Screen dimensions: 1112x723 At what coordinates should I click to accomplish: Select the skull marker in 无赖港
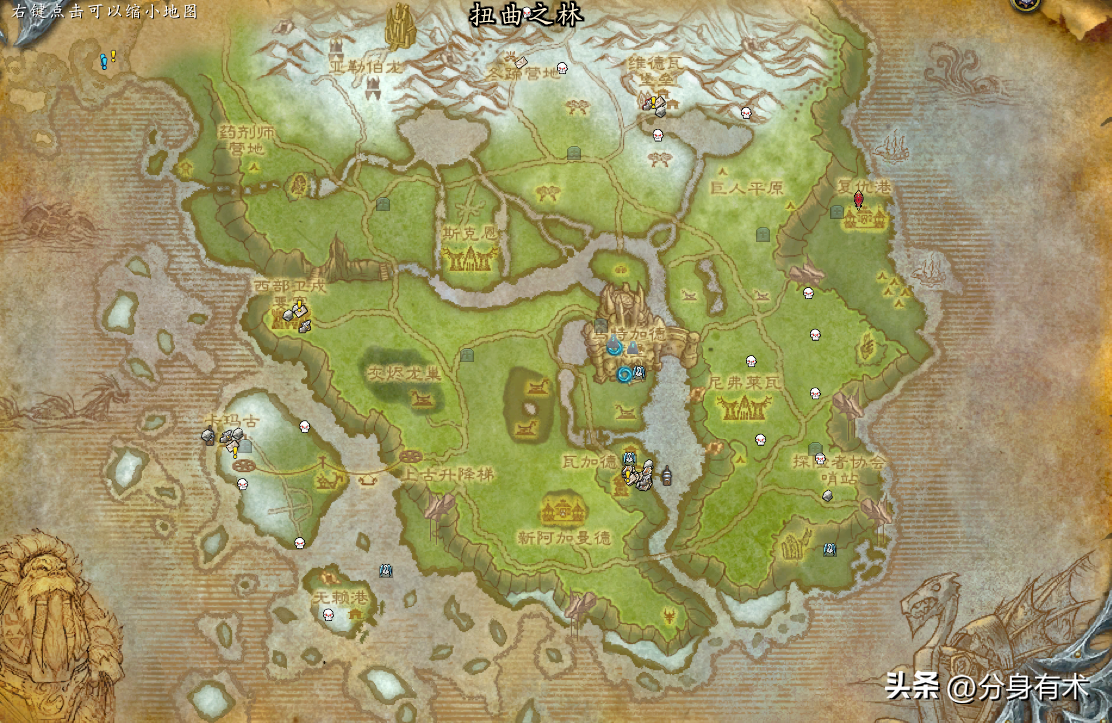point(328,613)
